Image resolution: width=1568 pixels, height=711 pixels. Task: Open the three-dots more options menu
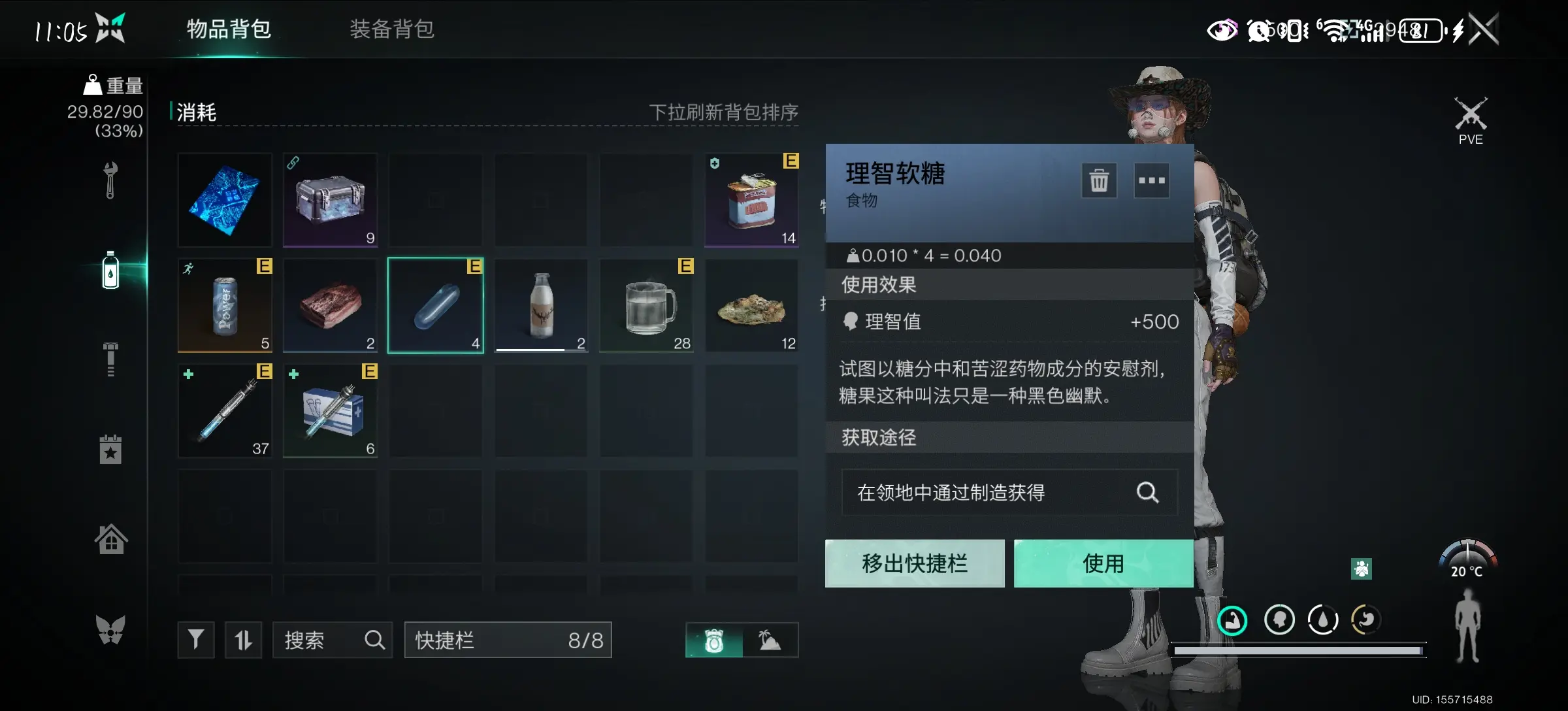[1151, 180]
